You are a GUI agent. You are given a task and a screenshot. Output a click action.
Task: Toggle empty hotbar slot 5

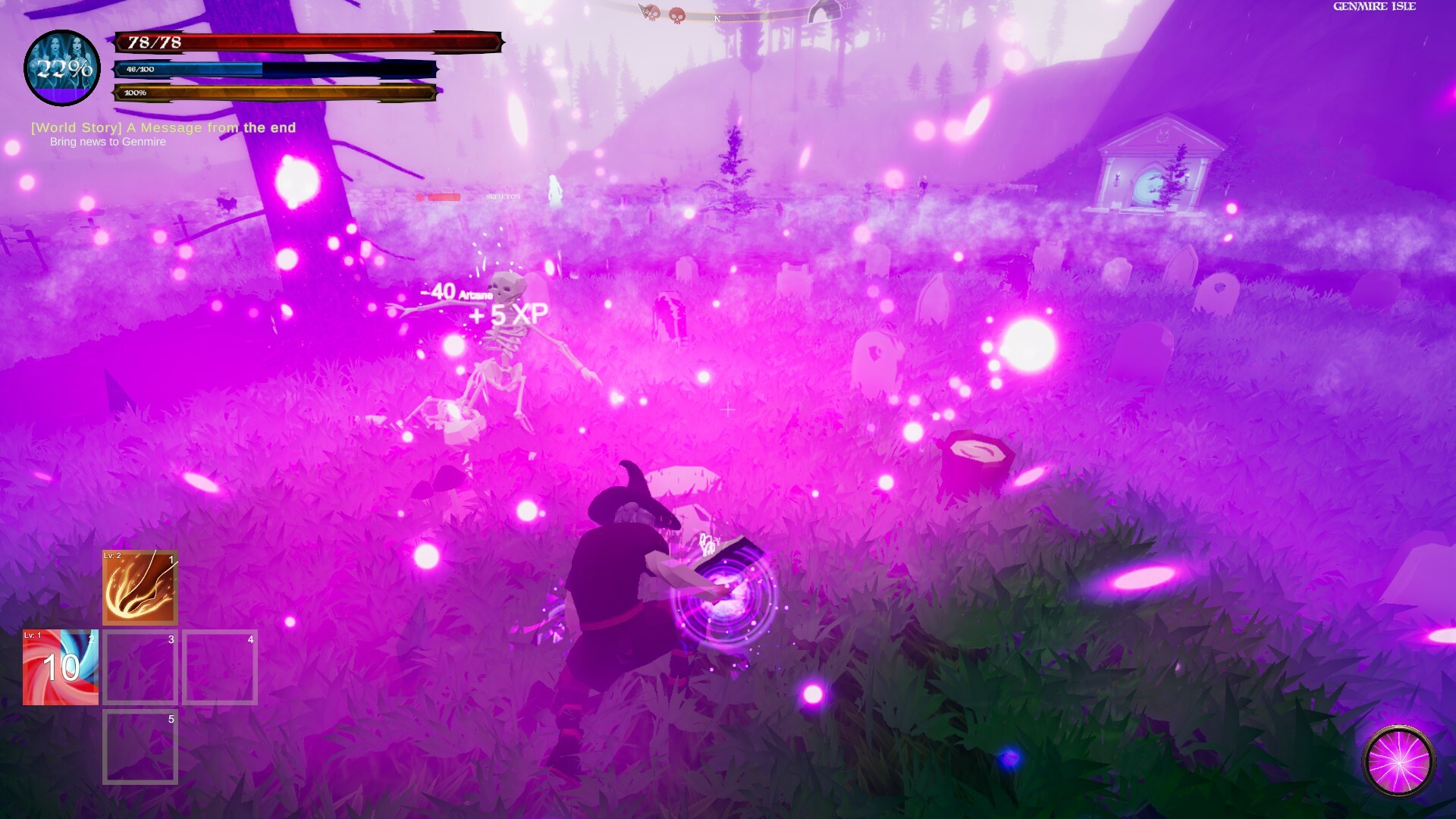pos(139,747)
